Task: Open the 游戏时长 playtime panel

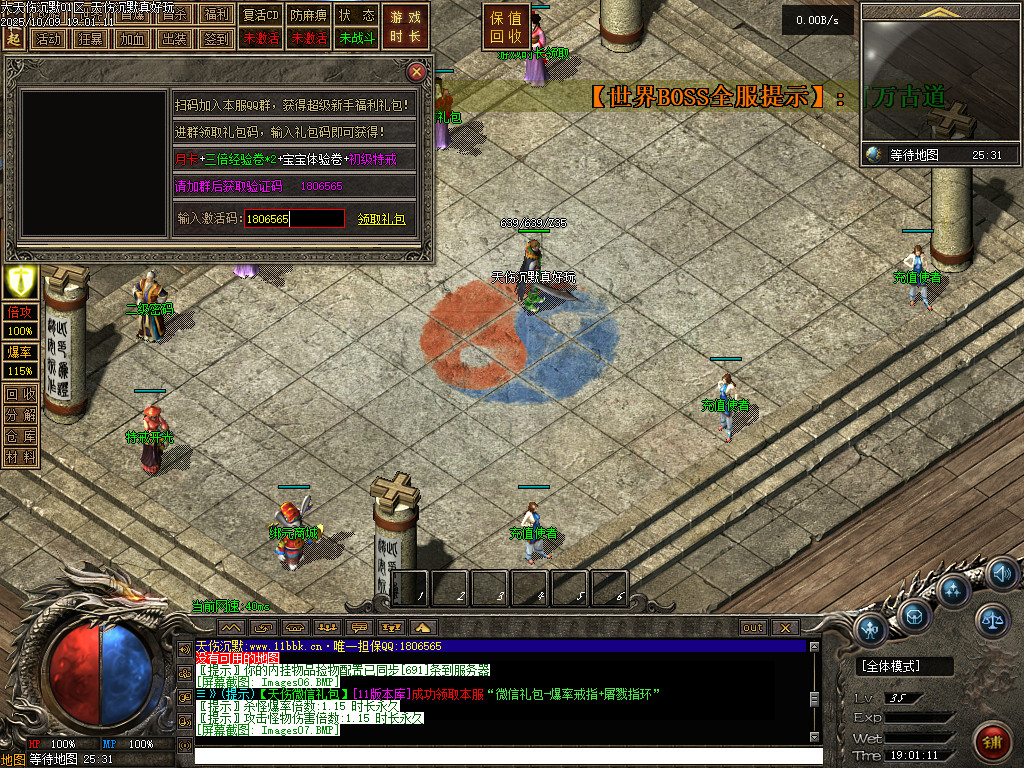Action: 406,27
